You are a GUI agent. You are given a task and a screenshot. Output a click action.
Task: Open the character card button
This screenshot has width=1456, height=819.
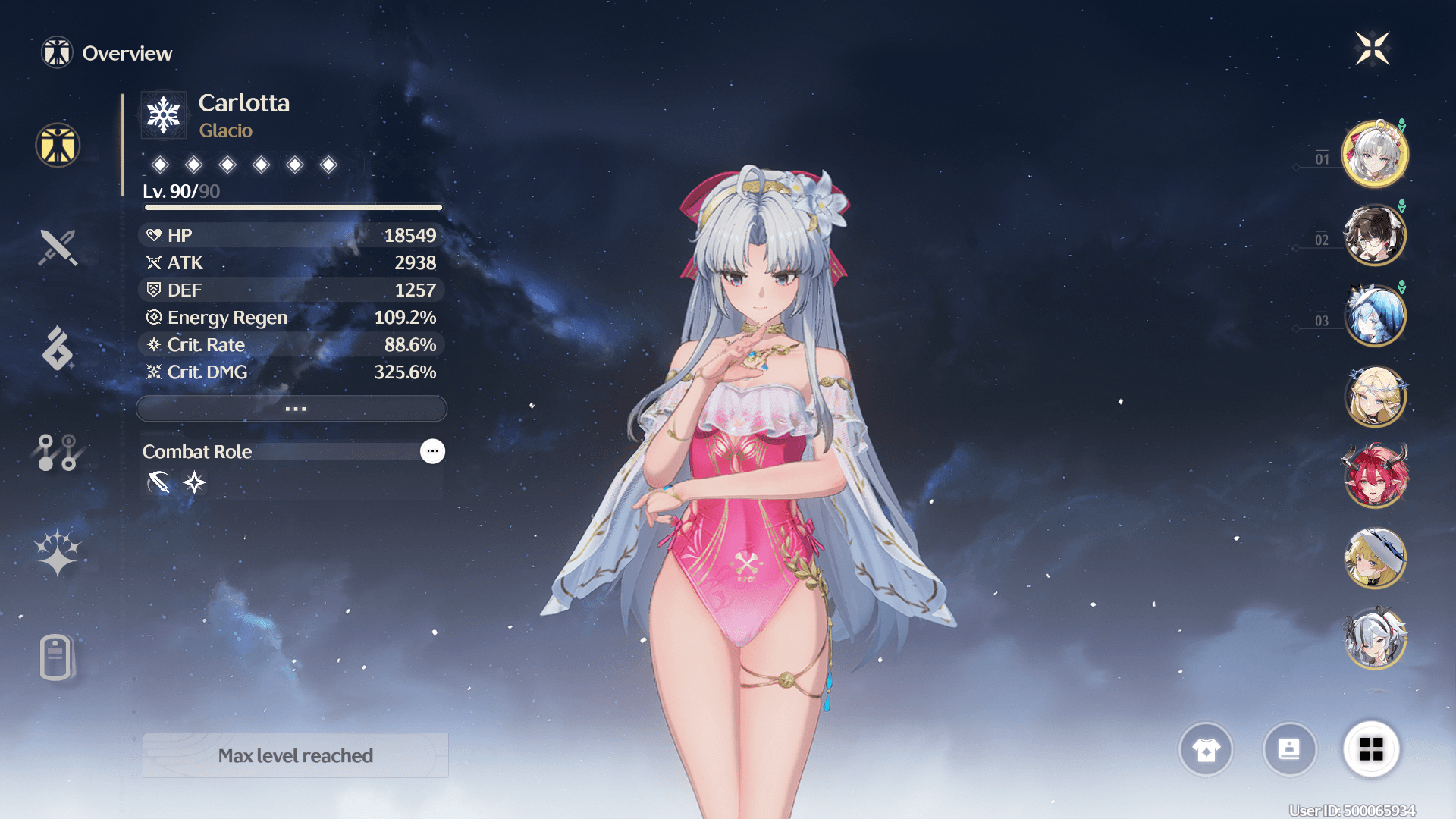click(1289, 749)
